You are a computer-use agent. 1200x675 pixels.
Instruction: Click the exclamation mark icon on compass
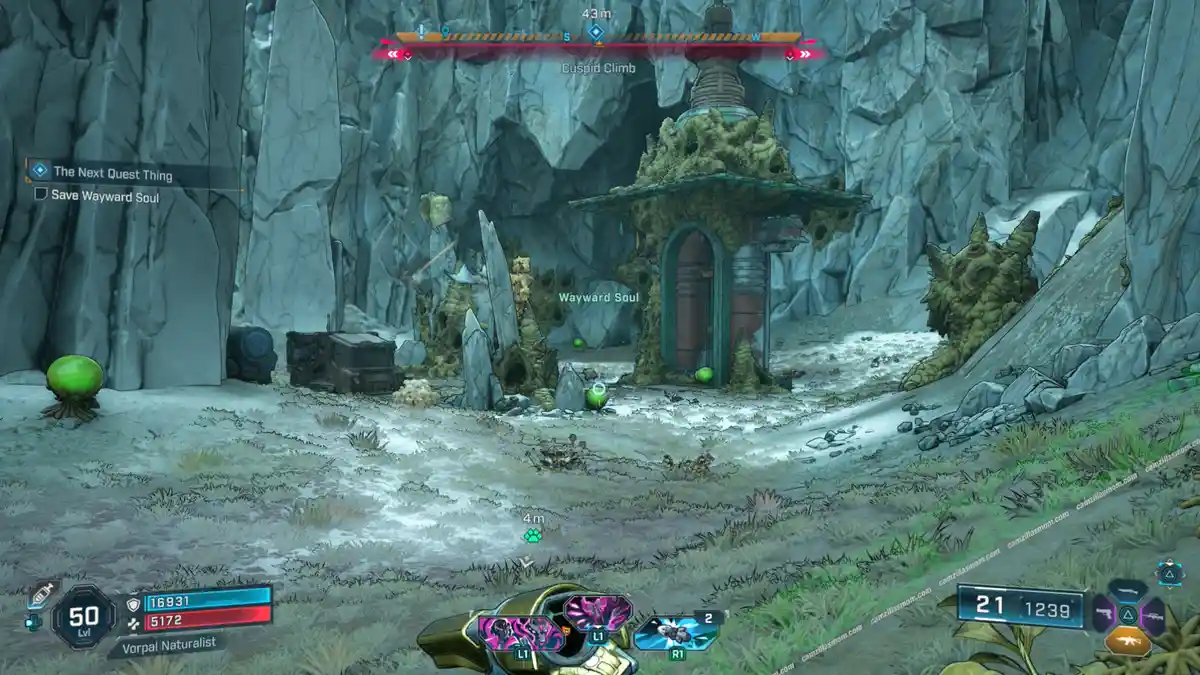(x=423, y=32)
